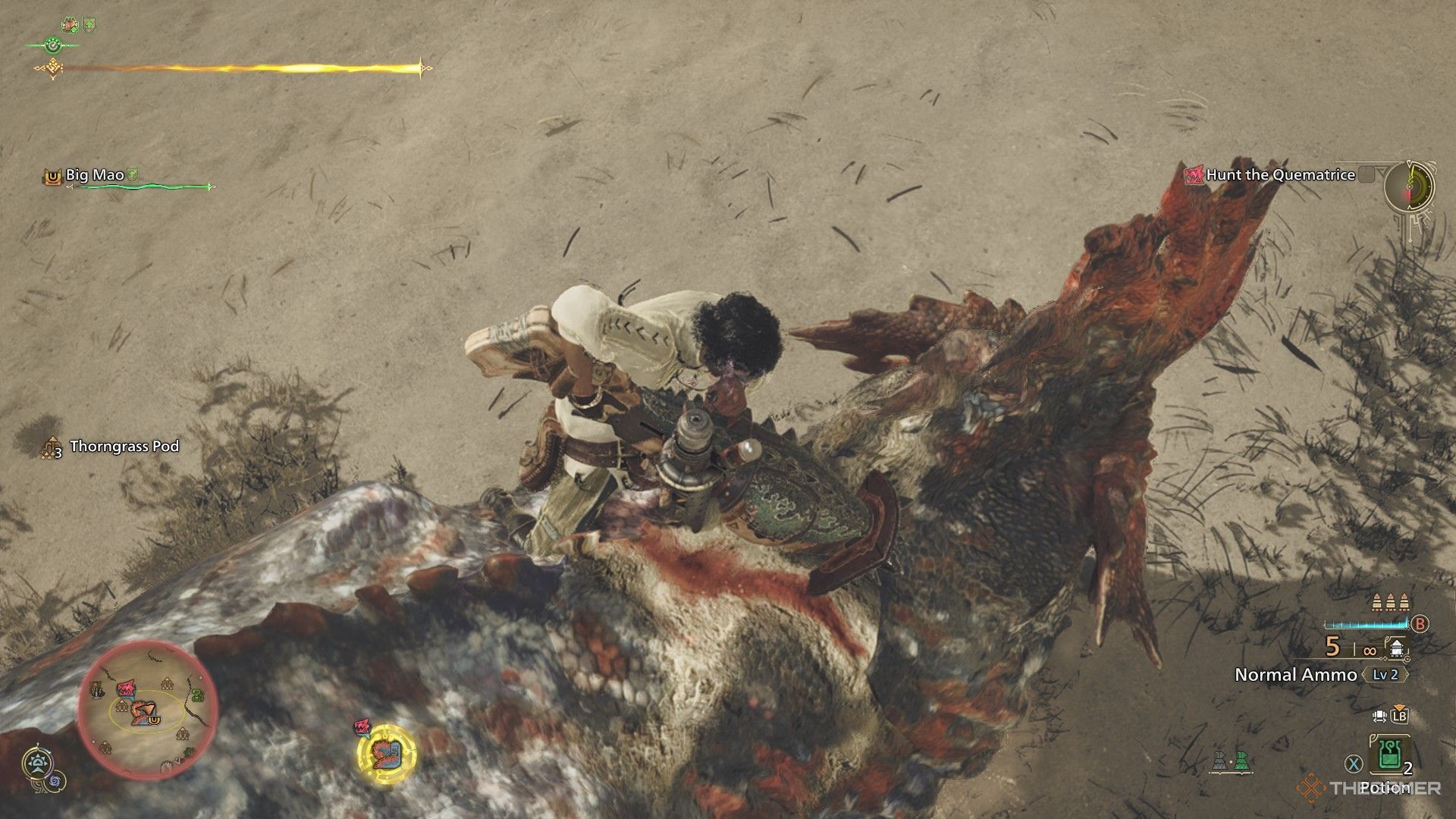Select the Big Mao palico icon

(52, 176)
